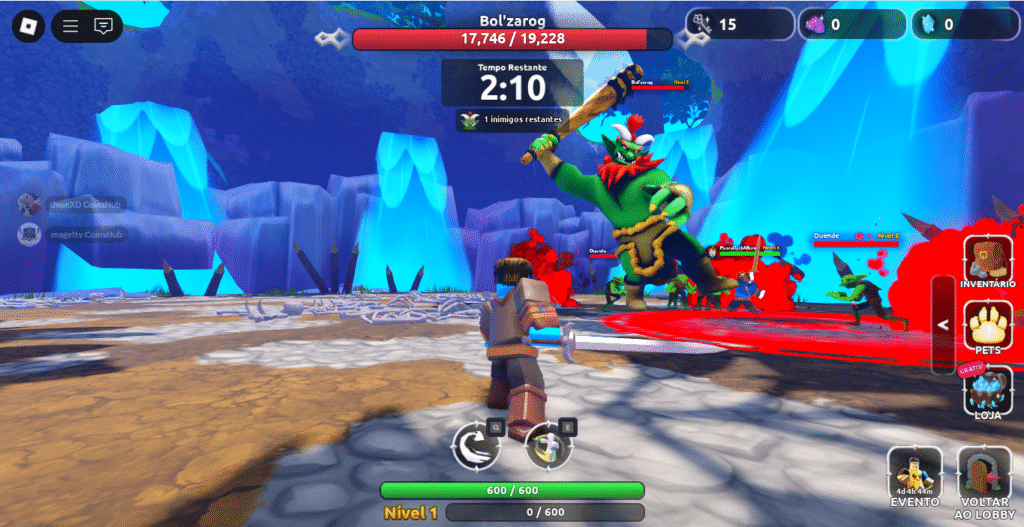The image size is (1024, 527).
Task: Click Voltar ao Lobby button
Action: (985, 475)
